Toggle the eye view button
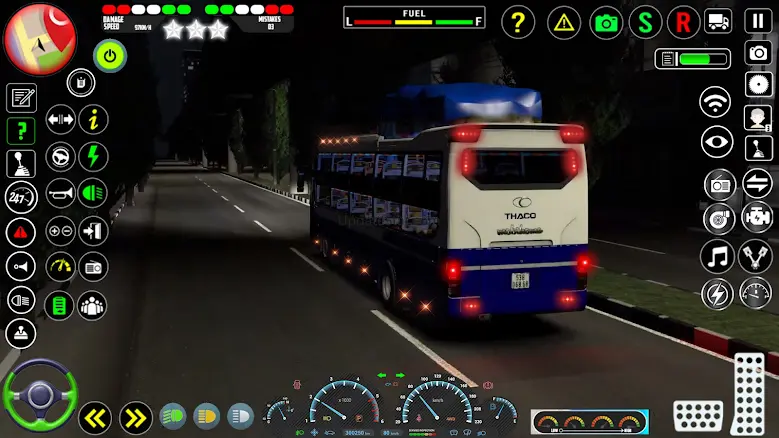Viewport: 779px width, 438px height. 716,142
